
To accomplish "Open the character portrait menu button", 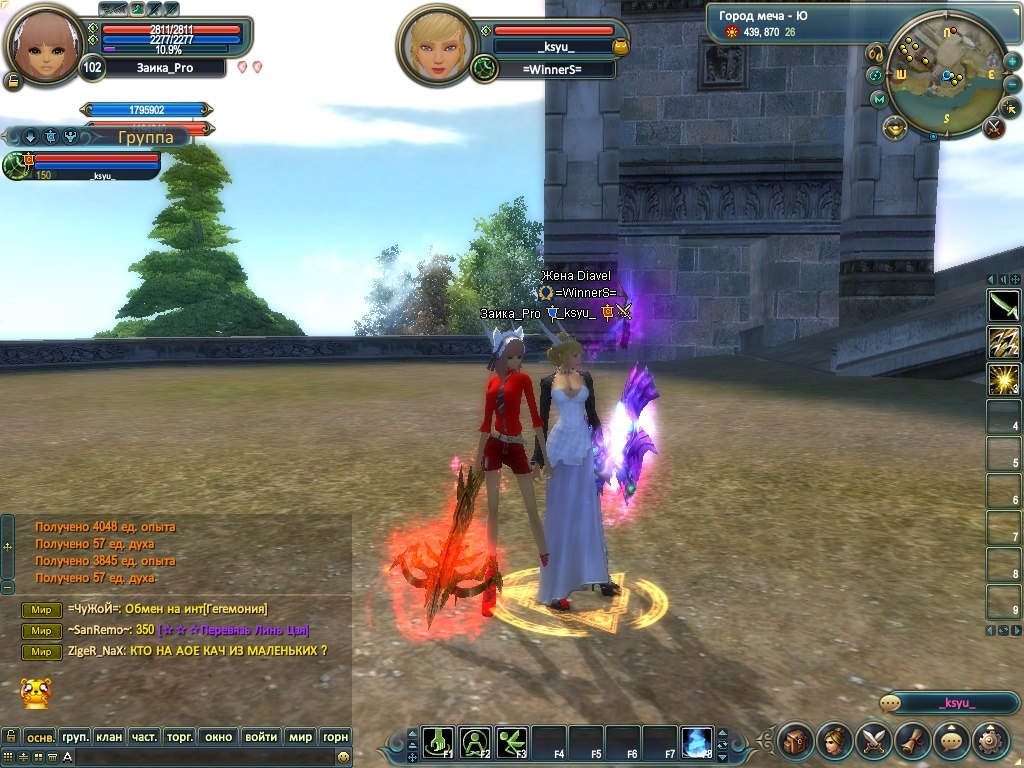I will tap(835, 741).
